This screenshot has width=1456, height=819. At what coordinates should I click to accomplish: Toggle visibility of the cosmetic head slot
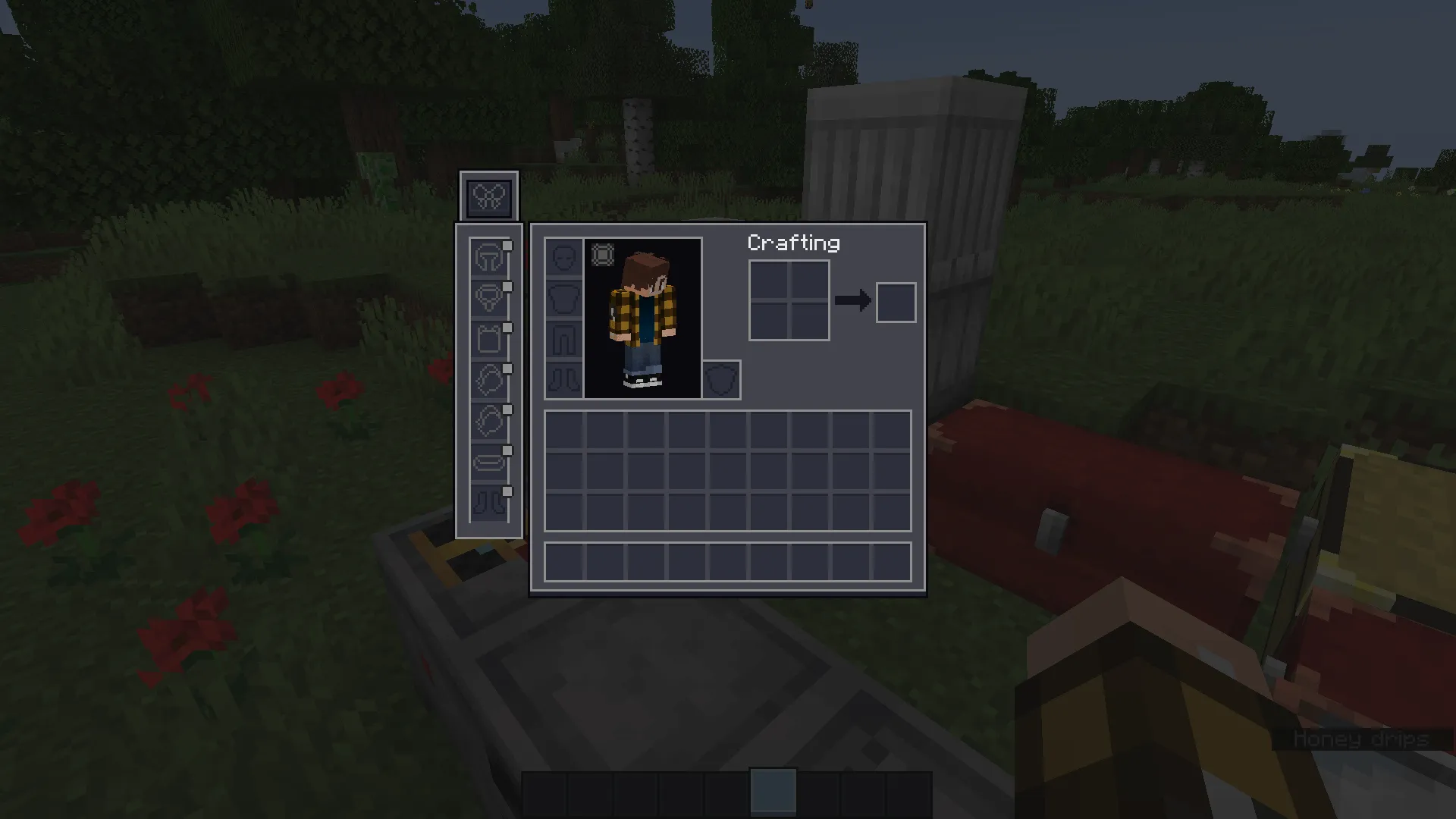[x=507, y=247]
